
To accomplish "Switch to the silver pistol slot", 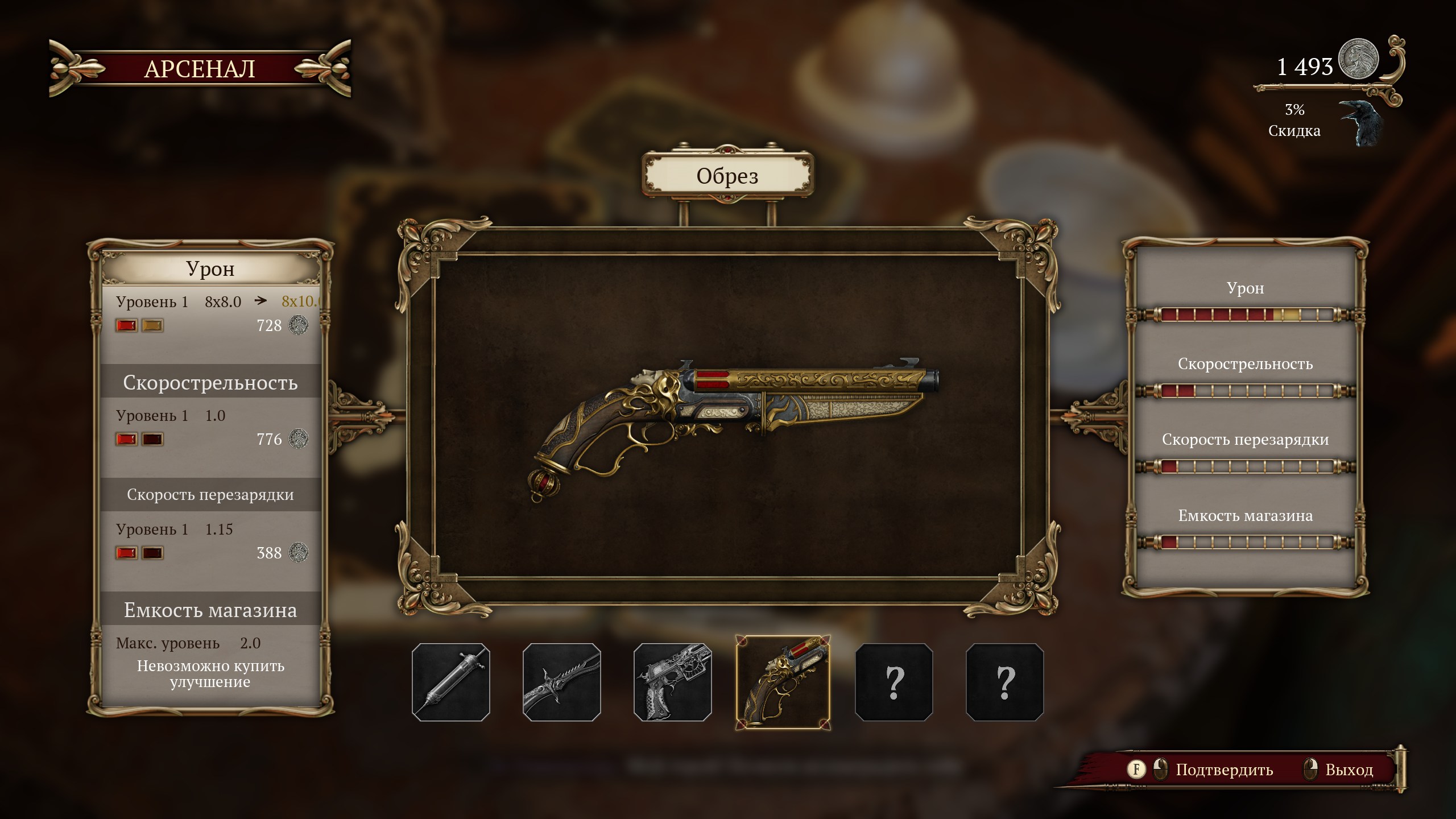I will (x=673, y=682).
